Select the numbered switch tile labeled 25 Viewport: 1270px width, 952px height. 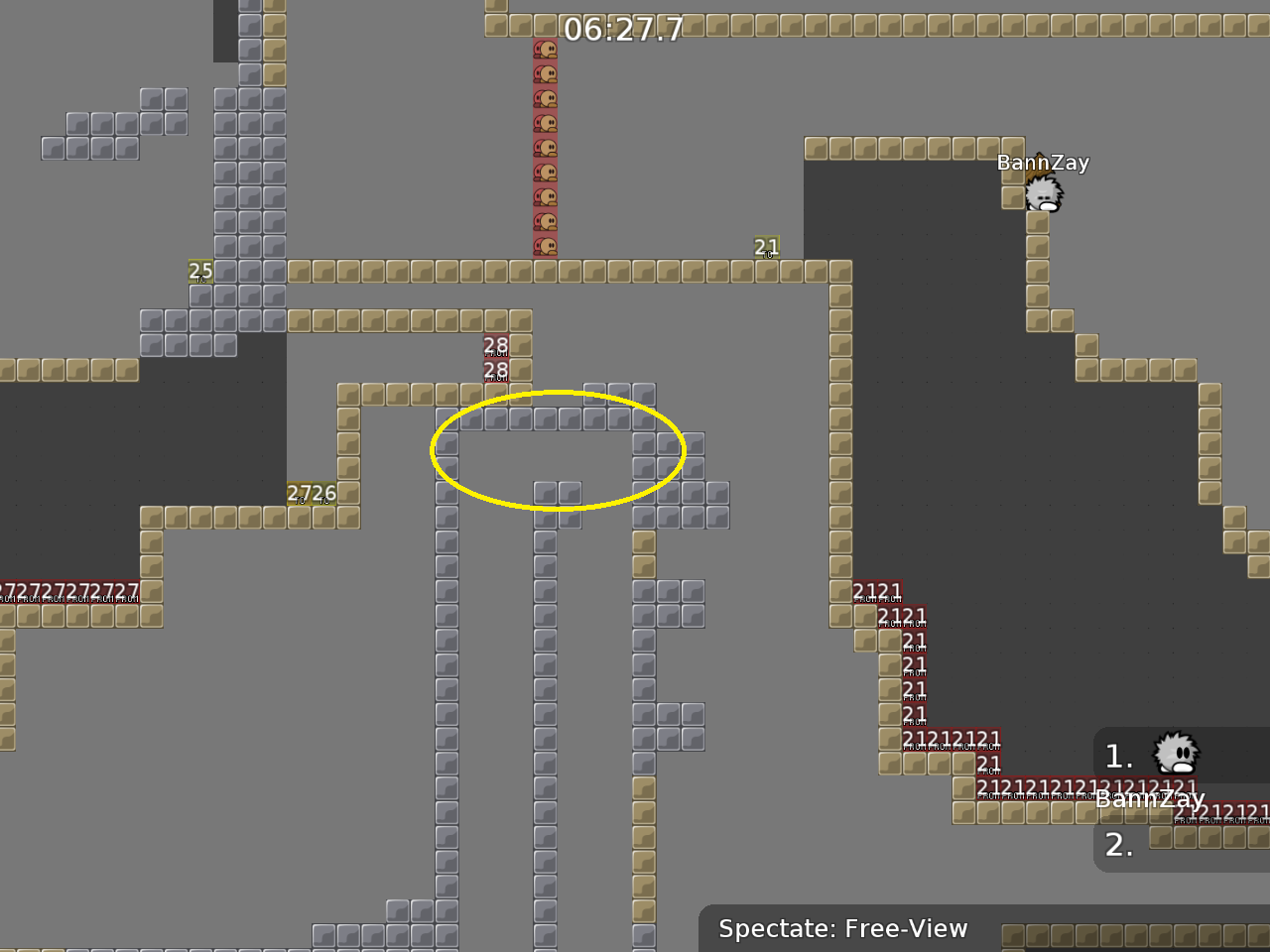(199, 270)
